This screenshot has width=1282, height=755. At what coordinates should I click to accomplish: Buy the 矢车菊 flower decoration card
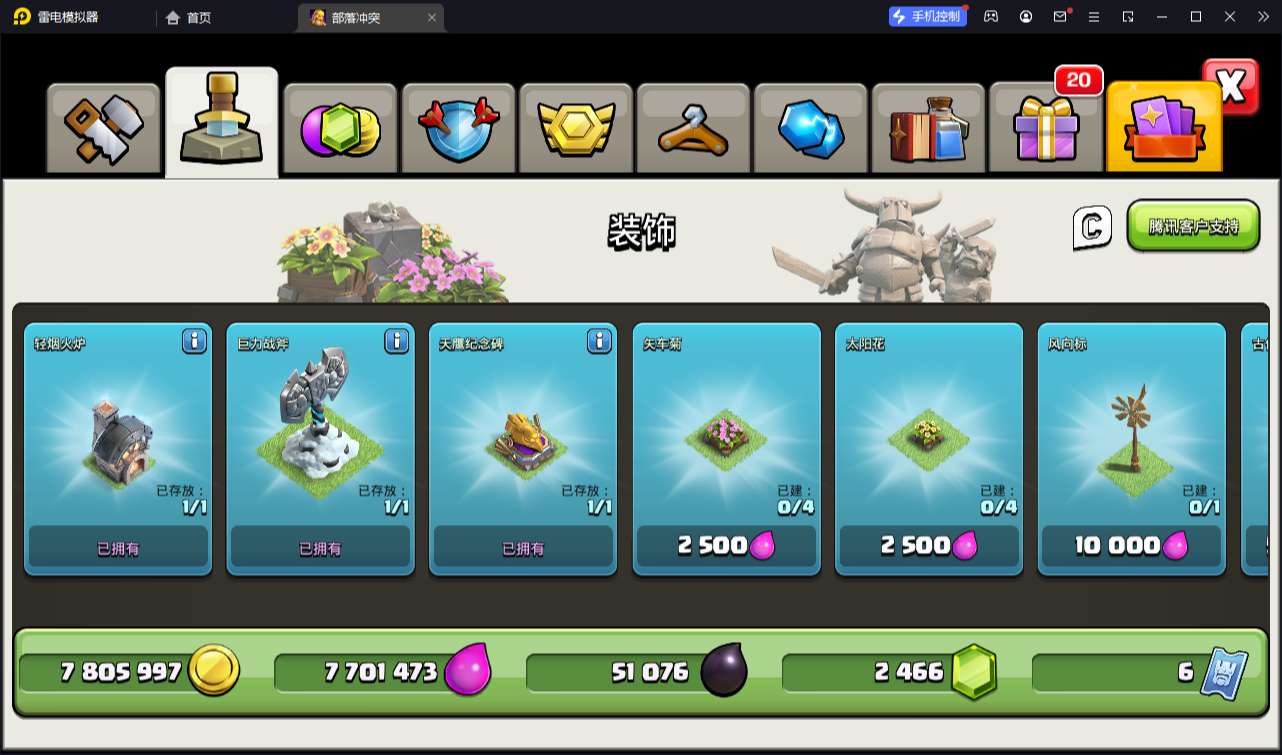[x=726, y=546]
